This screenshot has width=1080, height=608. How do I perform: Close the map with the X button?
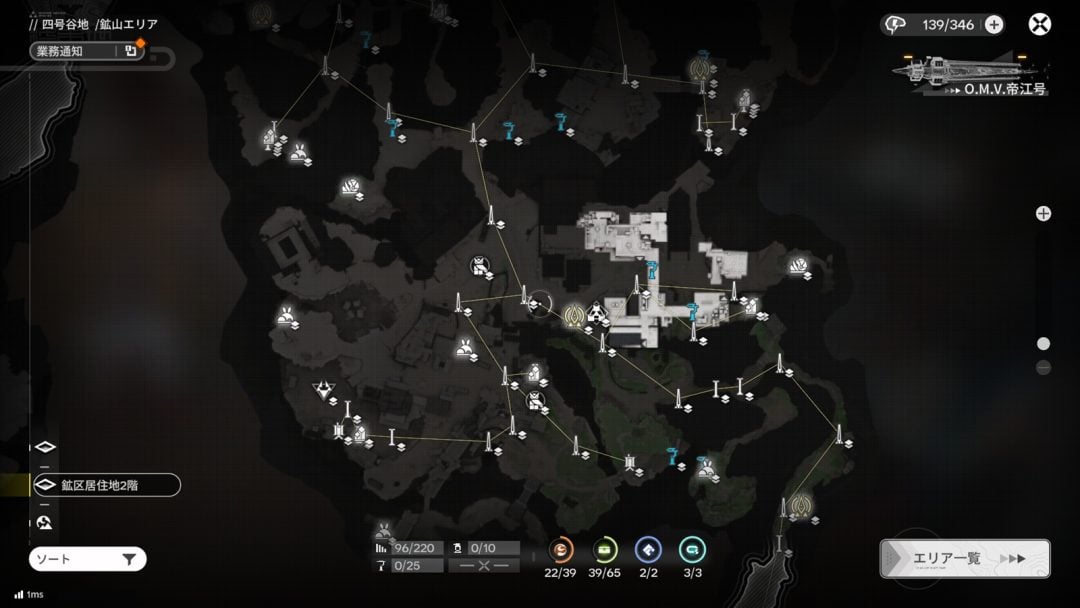click(x=1040, y=25)
